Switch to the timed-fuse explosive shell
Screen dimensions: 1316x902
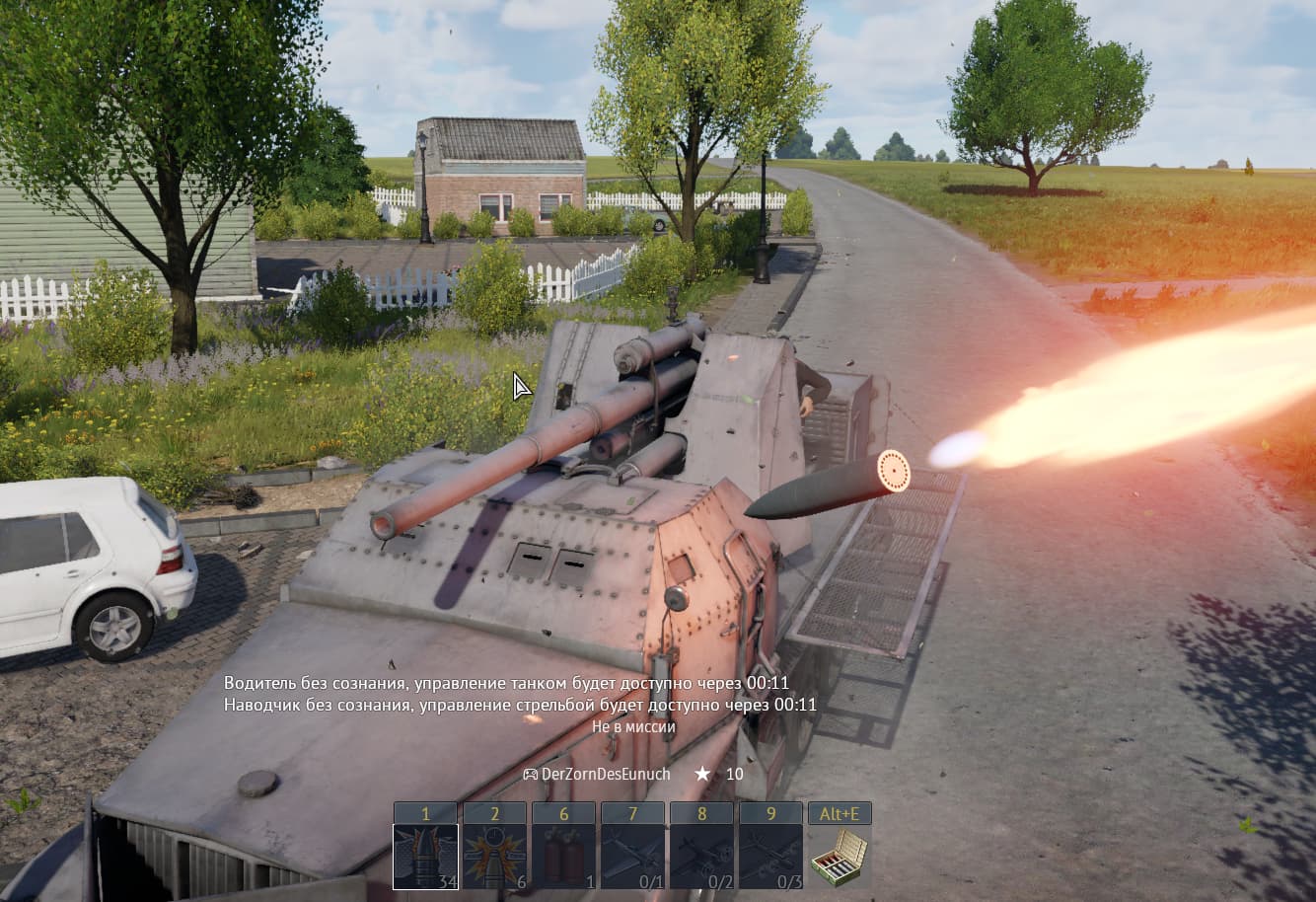494,857
